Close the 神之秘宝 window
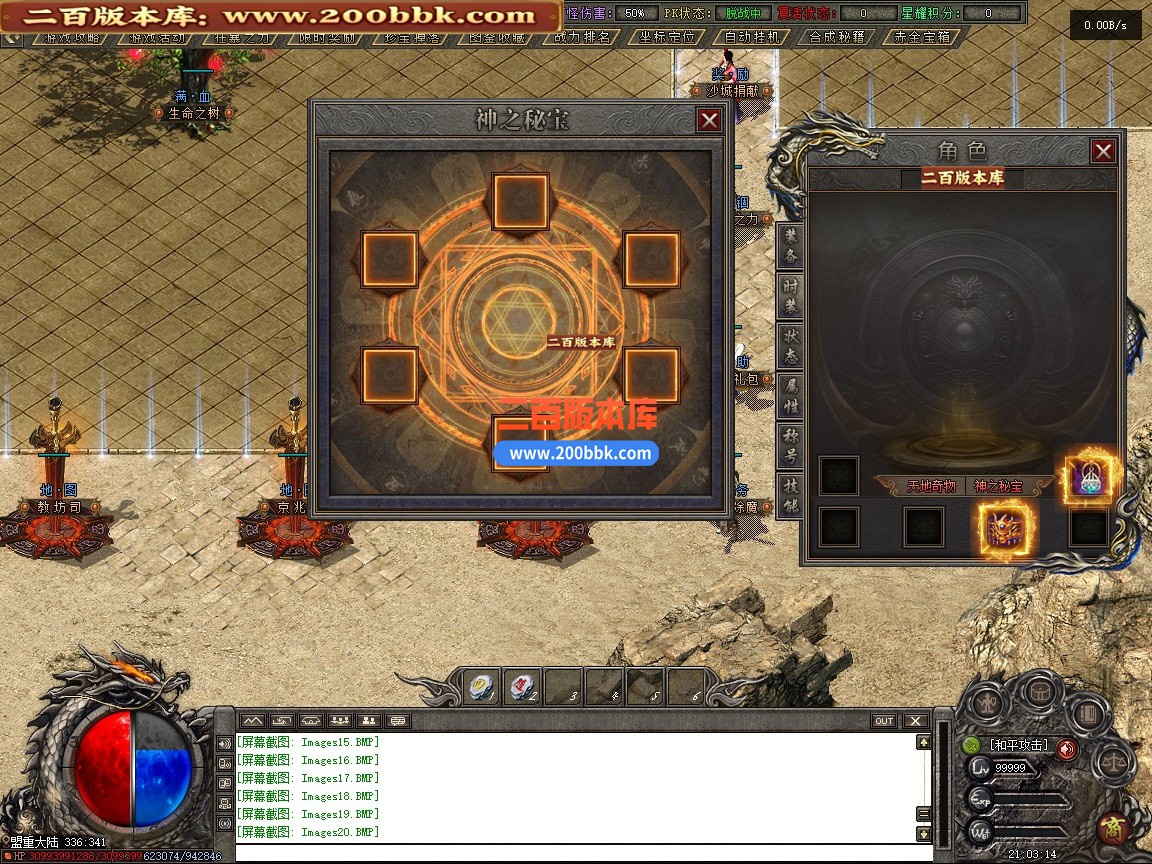The image size is (1152, 864). [709, 121]
